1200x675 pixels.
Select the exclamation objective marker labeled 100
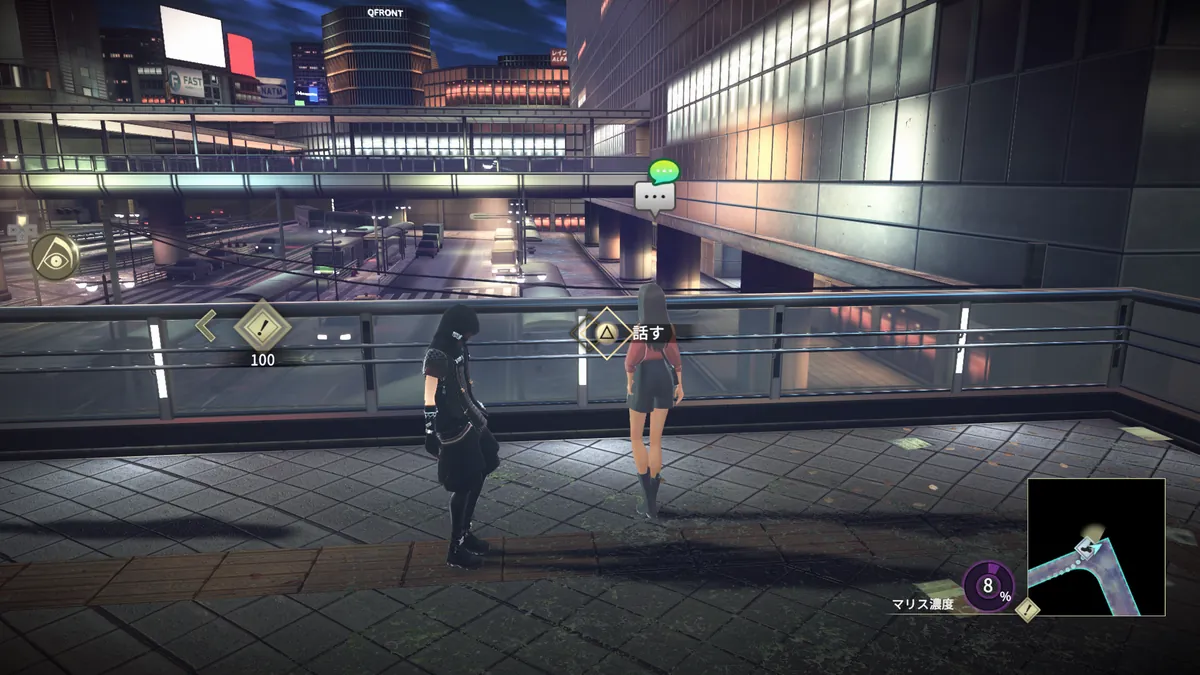(262, 327)
